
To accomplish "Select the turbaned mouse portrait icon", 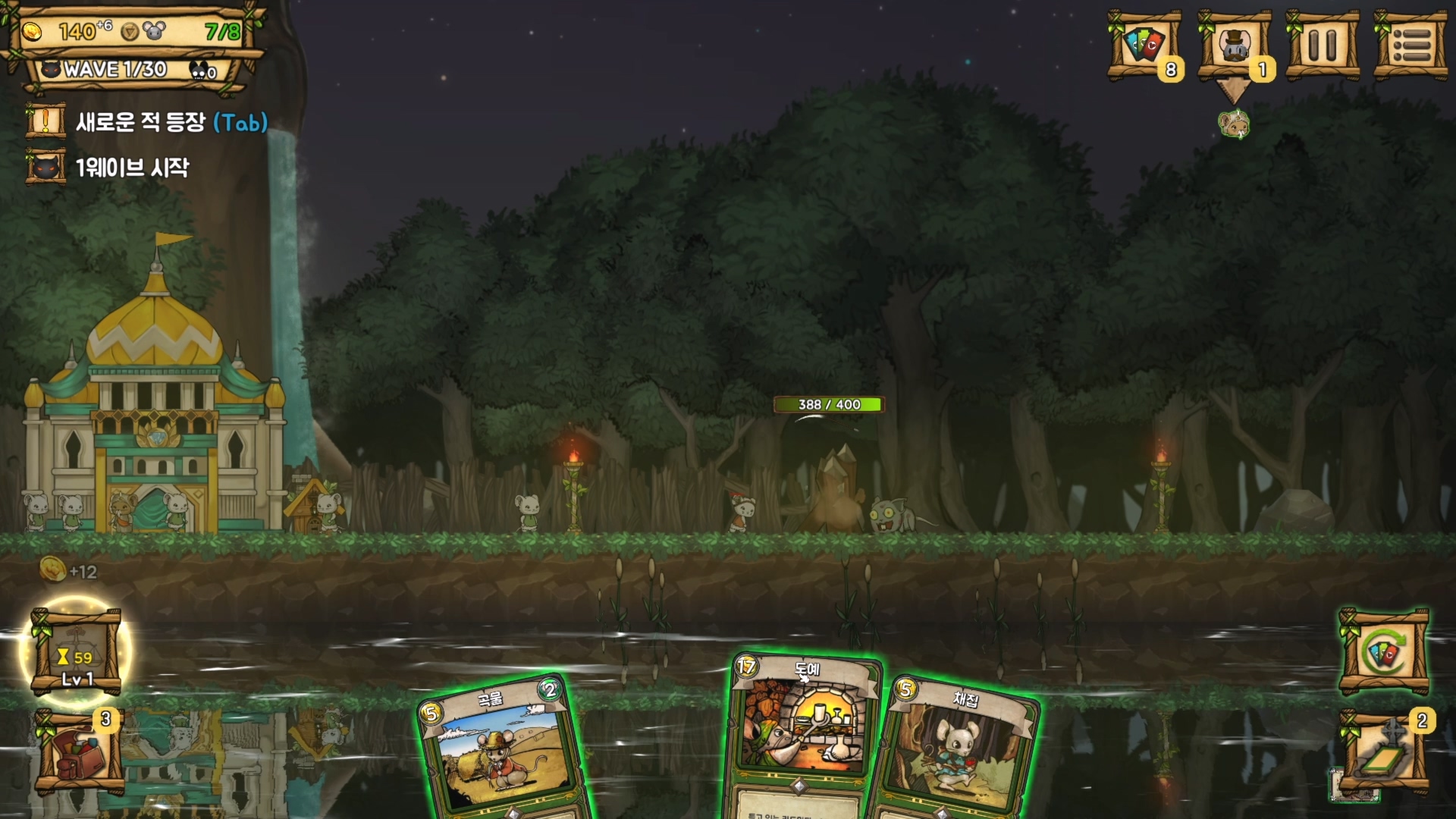I will pyautogui.click(x=1234, y=124).
